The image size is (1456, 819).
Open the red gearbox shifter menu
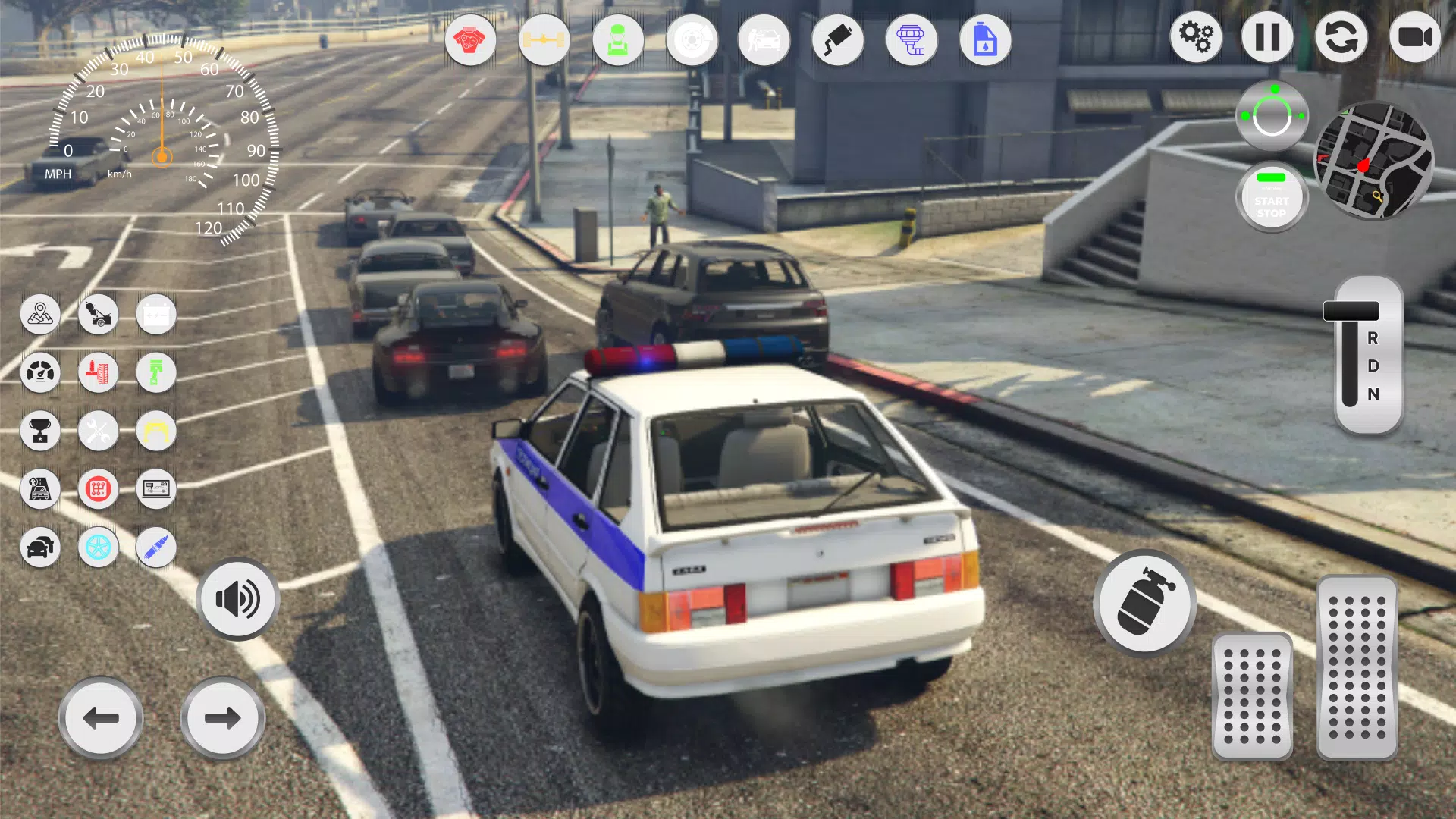(99, 489)
